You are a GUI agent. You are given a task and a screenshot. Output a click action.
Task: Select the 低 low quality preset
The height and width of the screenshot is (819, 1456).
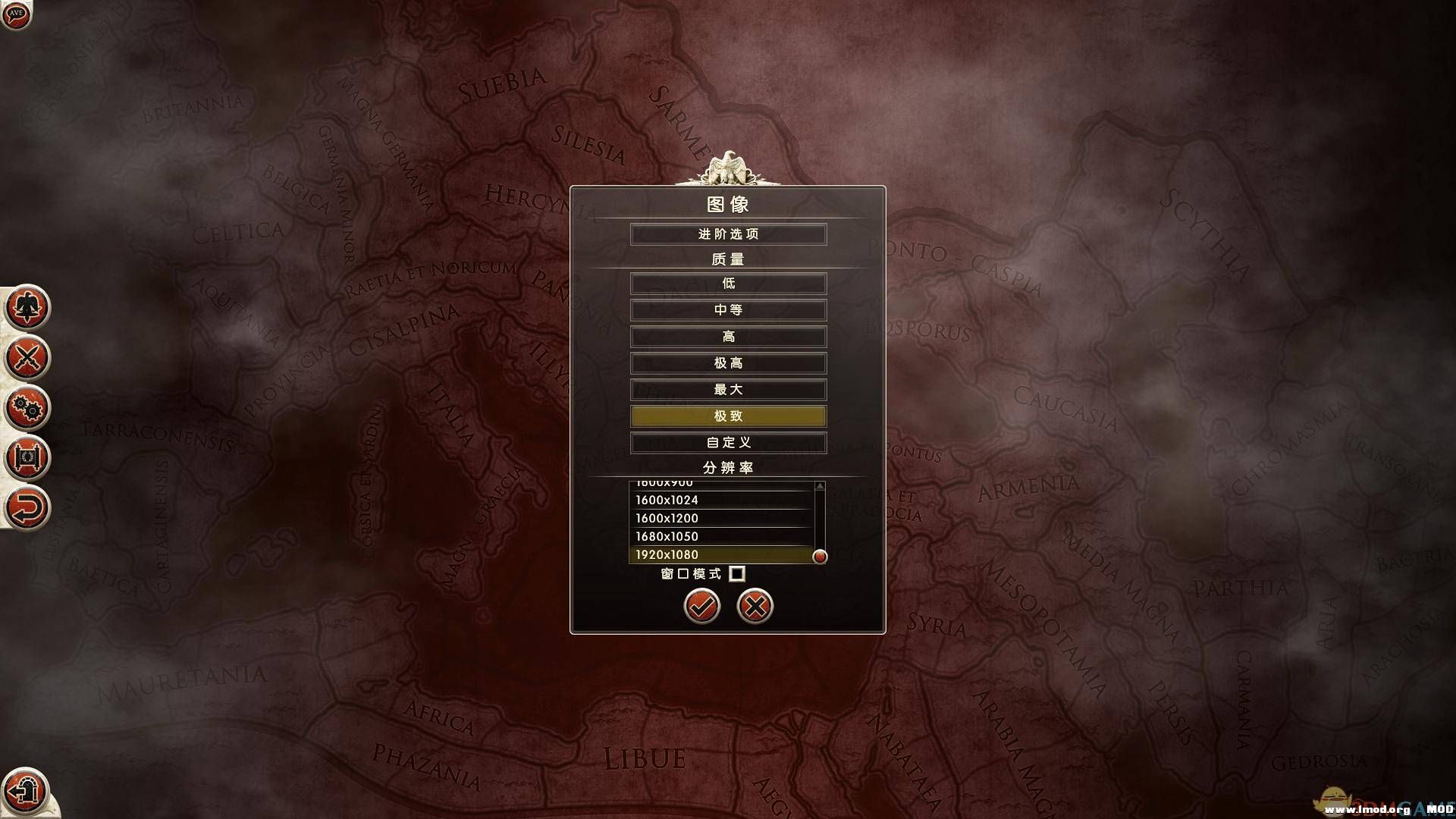[727, 283]
